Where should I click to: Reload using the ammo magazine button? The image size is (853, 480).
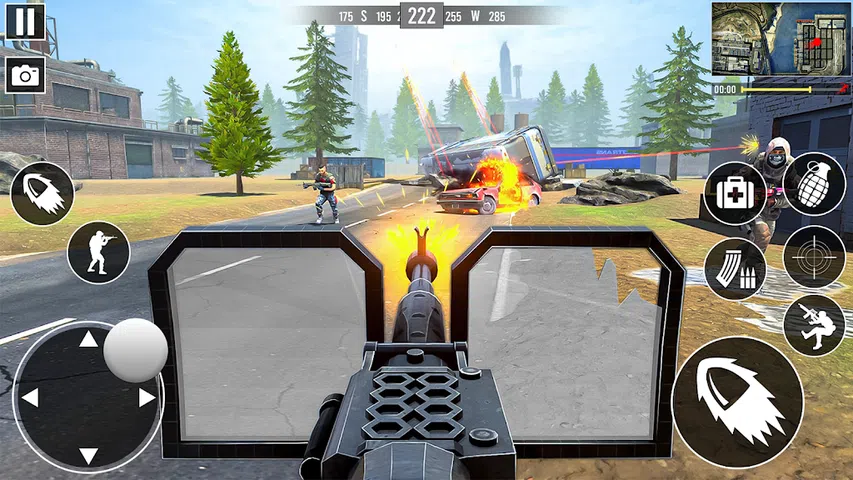(x=734, y=269)
